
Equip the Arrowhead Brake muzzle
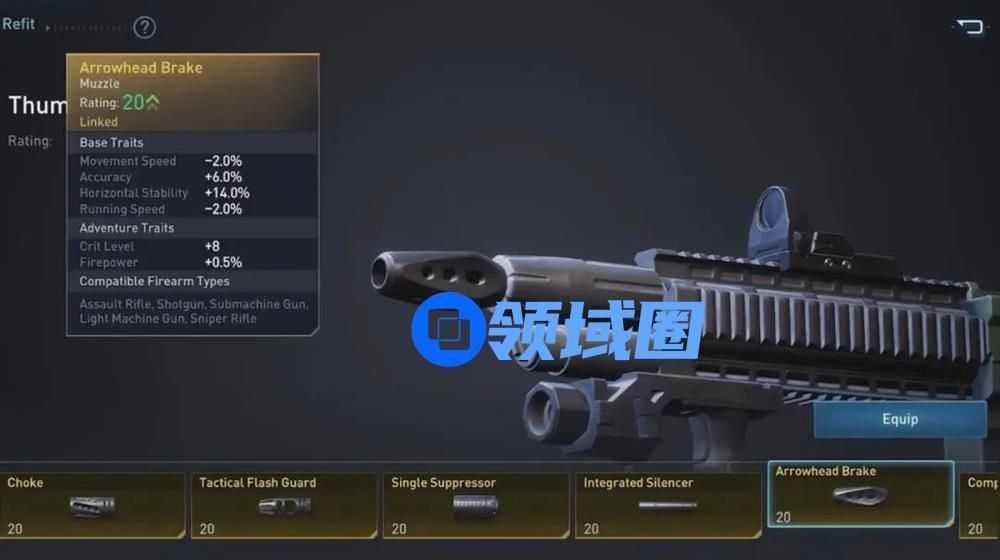(x=899, y=419)
